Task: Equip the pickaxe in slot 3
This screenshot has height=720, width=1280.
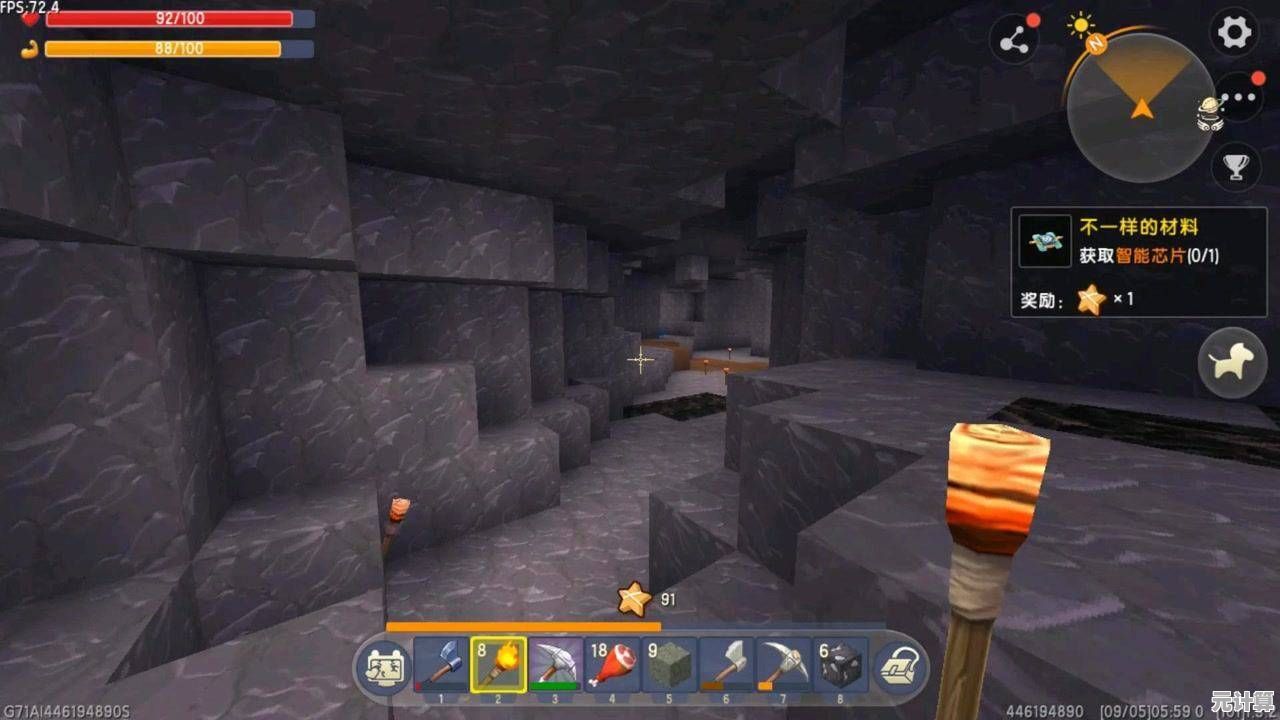Action: 556,663
